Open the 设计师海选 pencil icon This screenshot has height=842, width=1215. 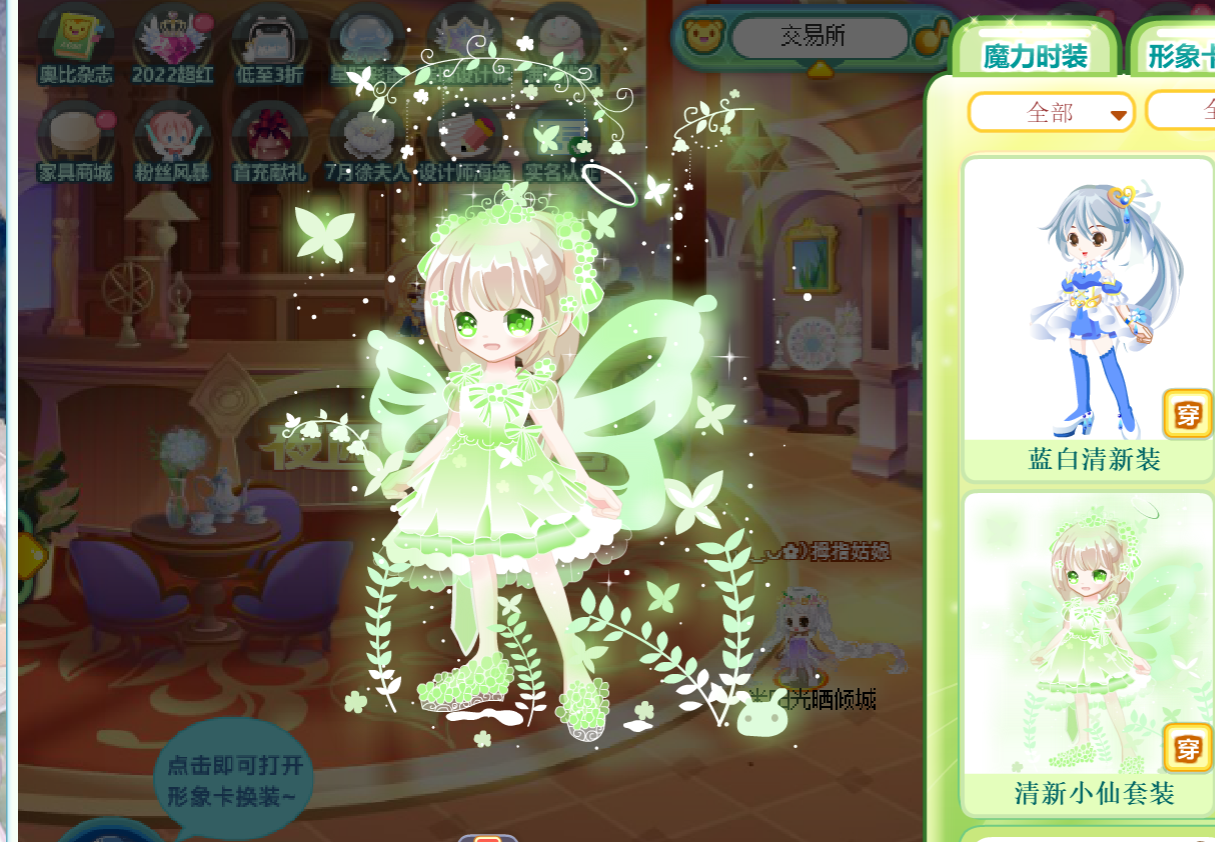[463, 138]
